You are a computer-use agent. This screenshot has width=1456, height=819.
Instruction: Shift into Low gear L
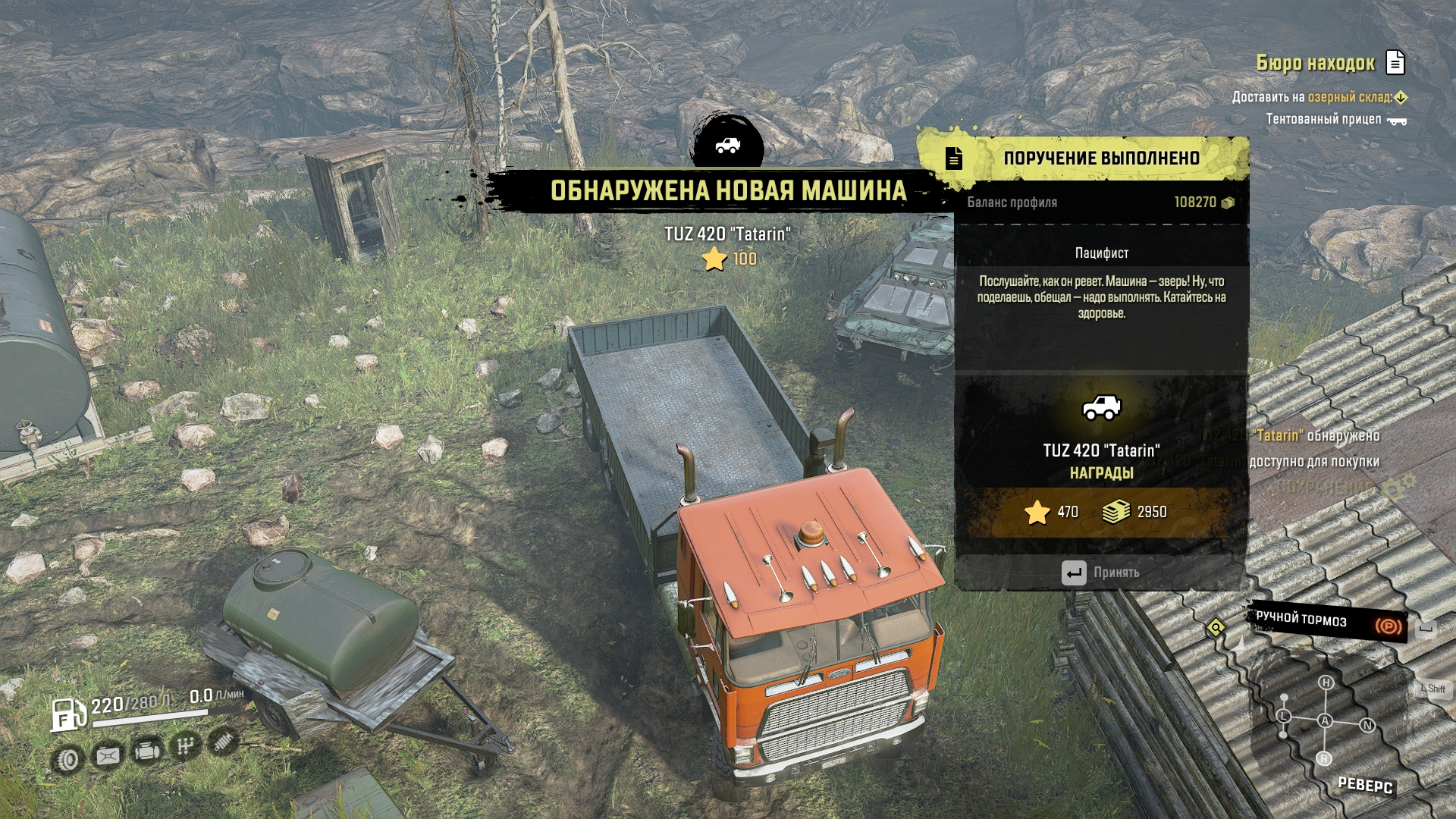(1284, 716)
